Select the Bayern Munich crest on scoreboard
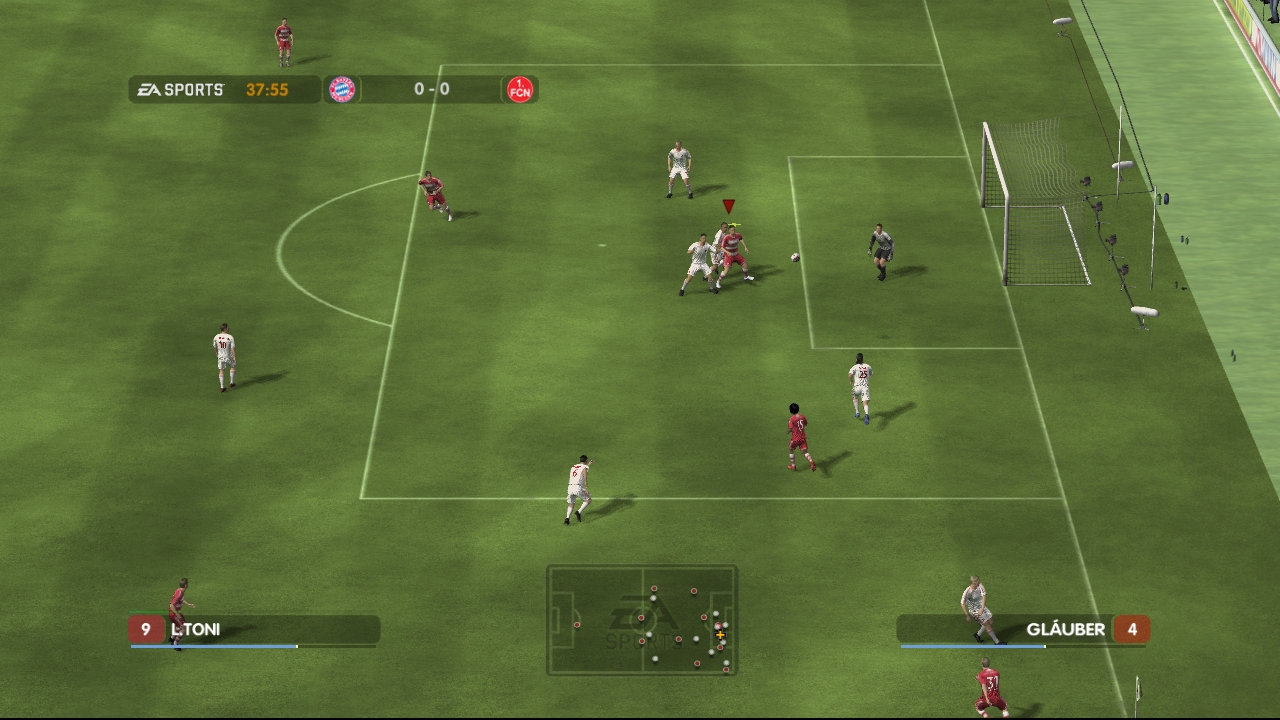Image resolution: width=1280 pixels, height=720 pixels. (x=342, y=90)
